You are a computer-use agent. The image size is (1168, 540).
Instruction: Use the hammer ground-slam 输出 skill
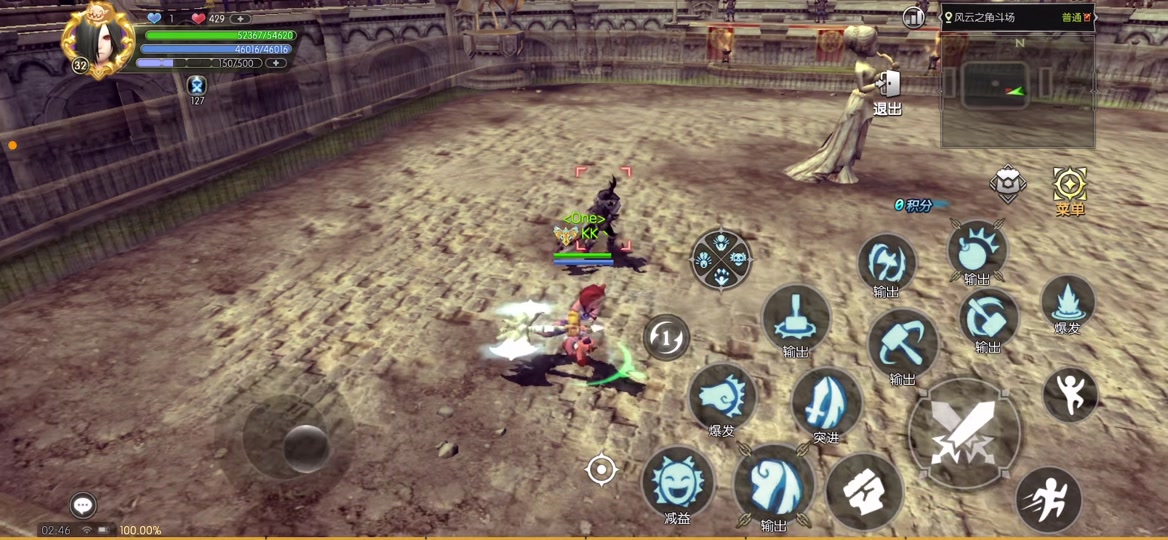796,318
